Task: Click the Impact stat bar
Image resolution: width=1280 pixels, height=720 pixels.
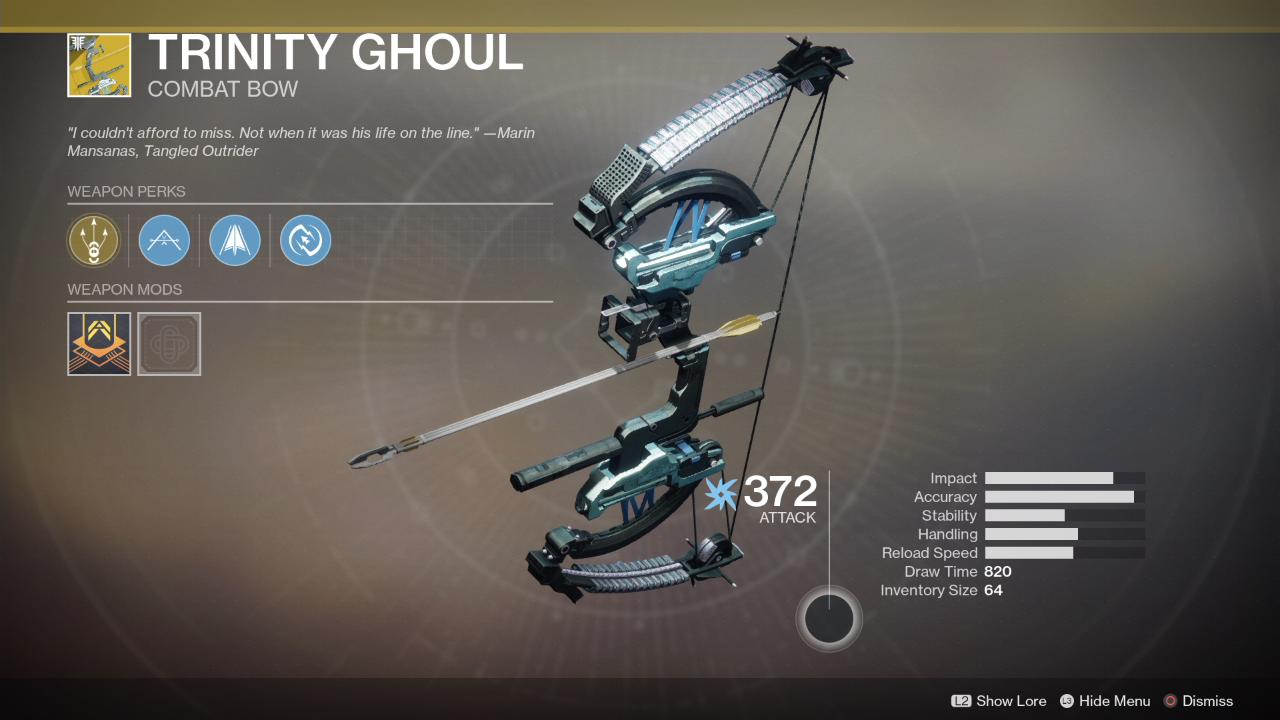Action: (x=1064, y=477)
